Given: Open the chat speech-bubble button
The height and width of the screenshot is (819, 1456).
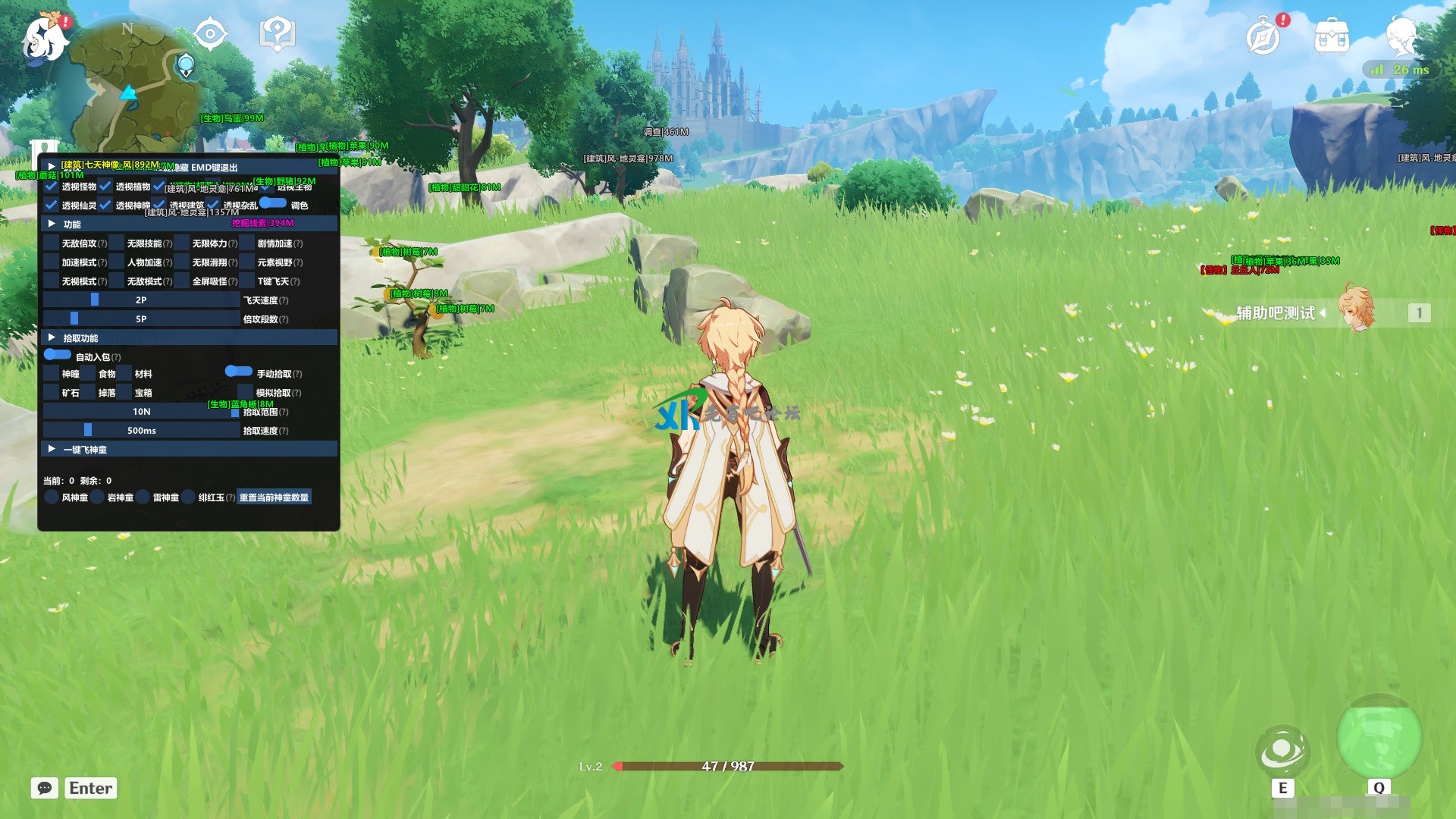Looking at the screenshot, I should (x=45, y=788).
